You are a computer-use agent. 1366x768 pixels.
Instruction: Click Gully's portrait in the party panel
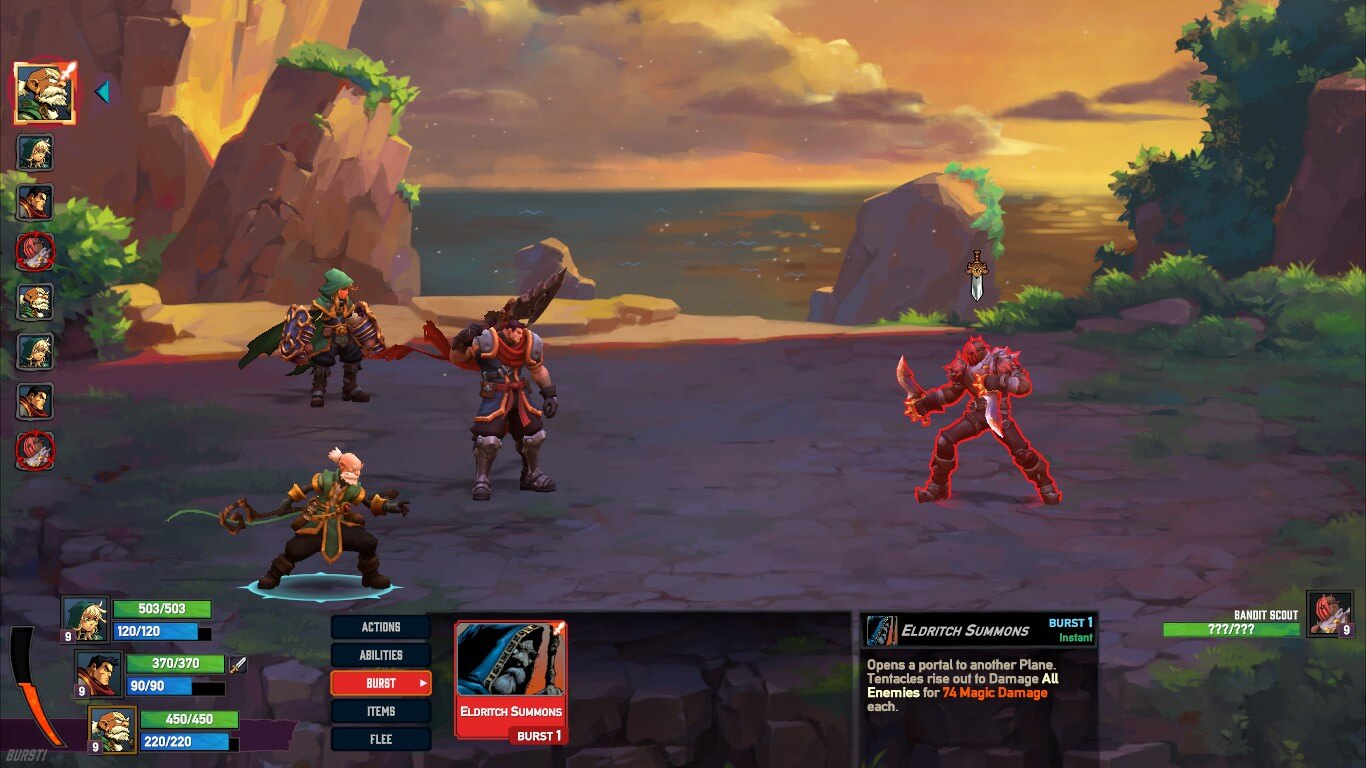coord(85,620)
